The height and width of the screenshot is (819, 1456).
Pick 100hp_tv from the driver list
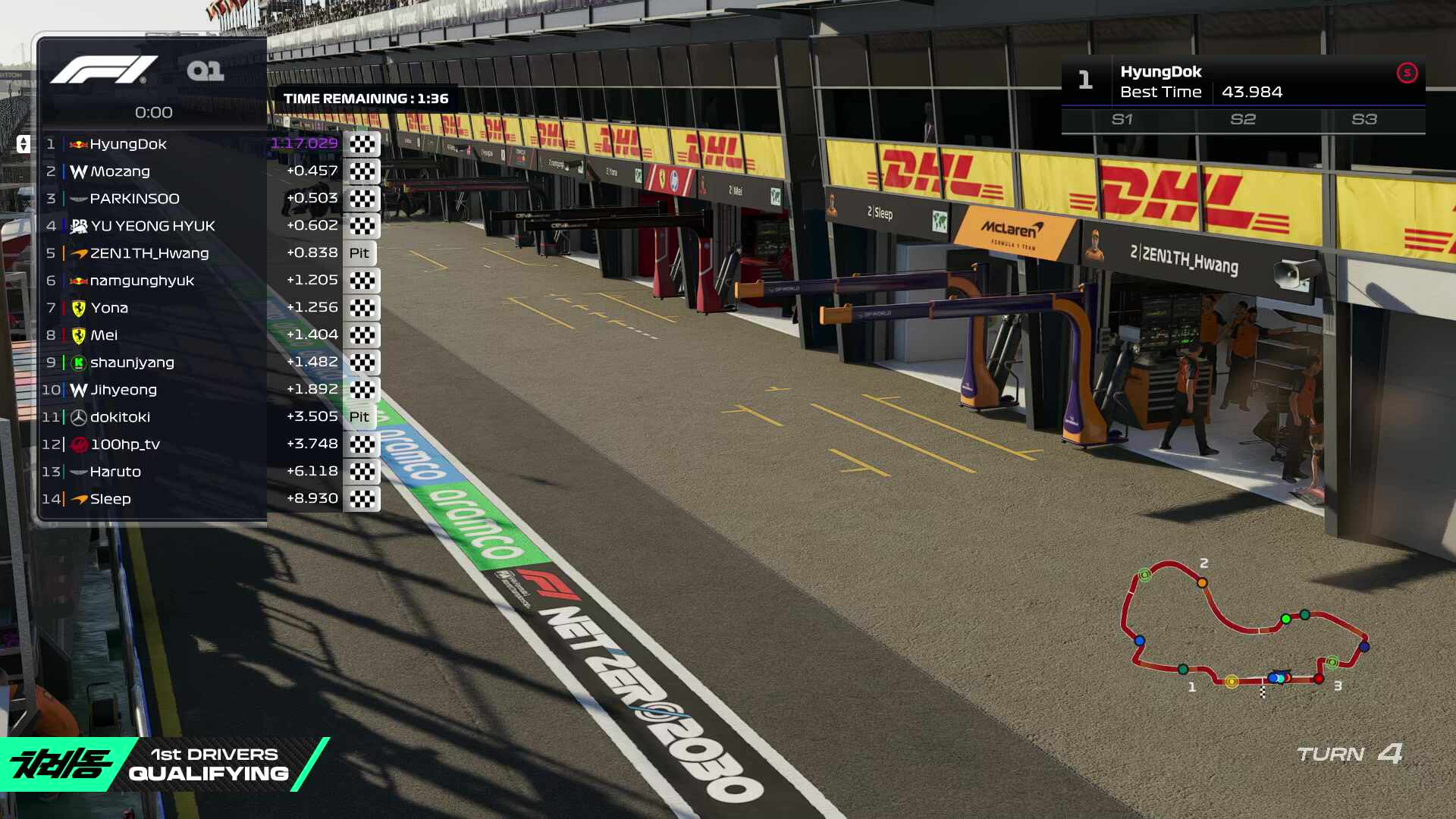(x=125, y=444)
